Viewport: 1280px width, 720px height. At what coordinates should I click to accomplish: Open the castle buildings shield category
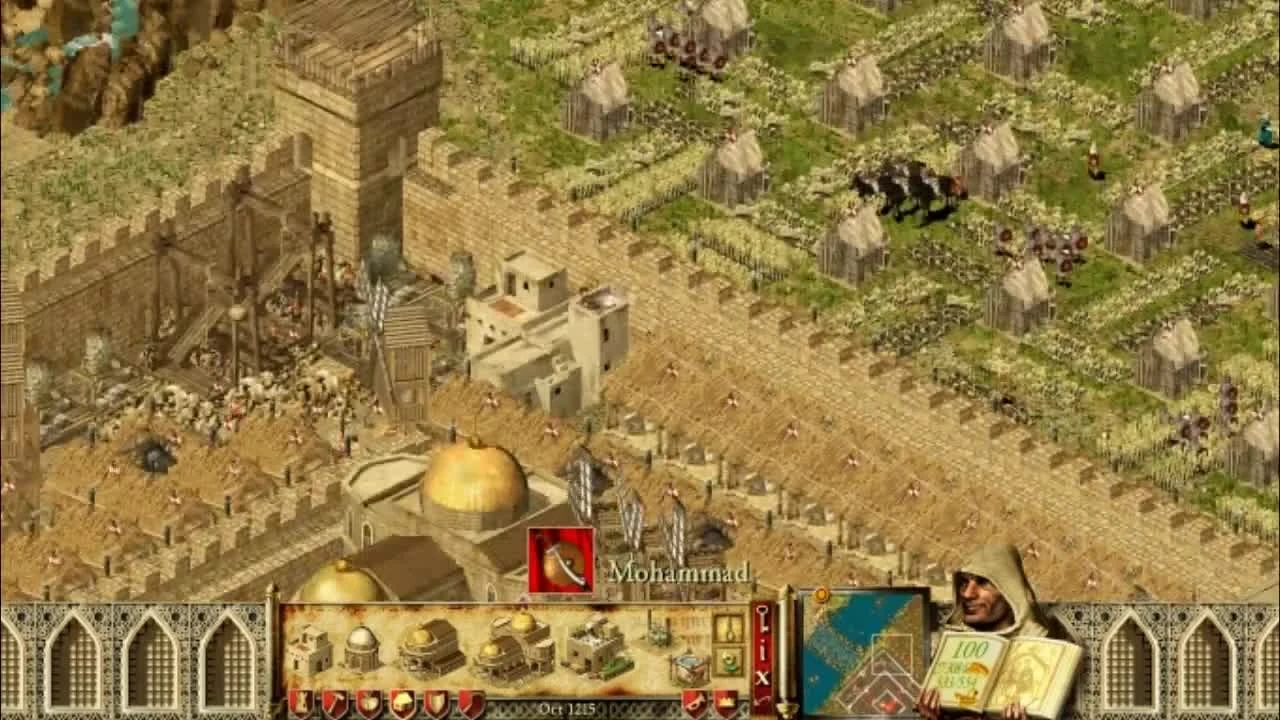point(301,703)
